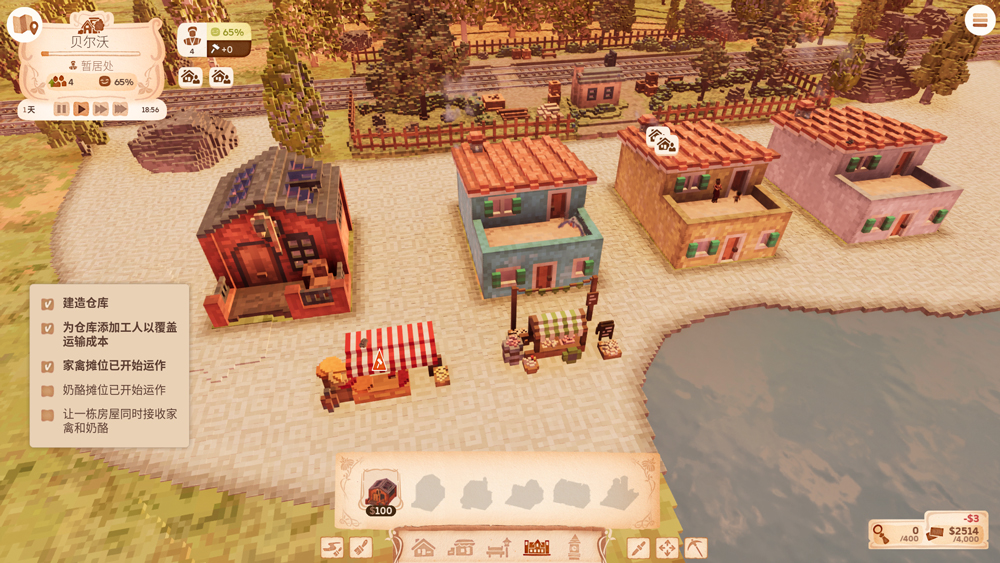Image resolution: width=1000 pixels, height=563 pixels.
Task: Open the hamburger menu button
Action: pos(979,21)
